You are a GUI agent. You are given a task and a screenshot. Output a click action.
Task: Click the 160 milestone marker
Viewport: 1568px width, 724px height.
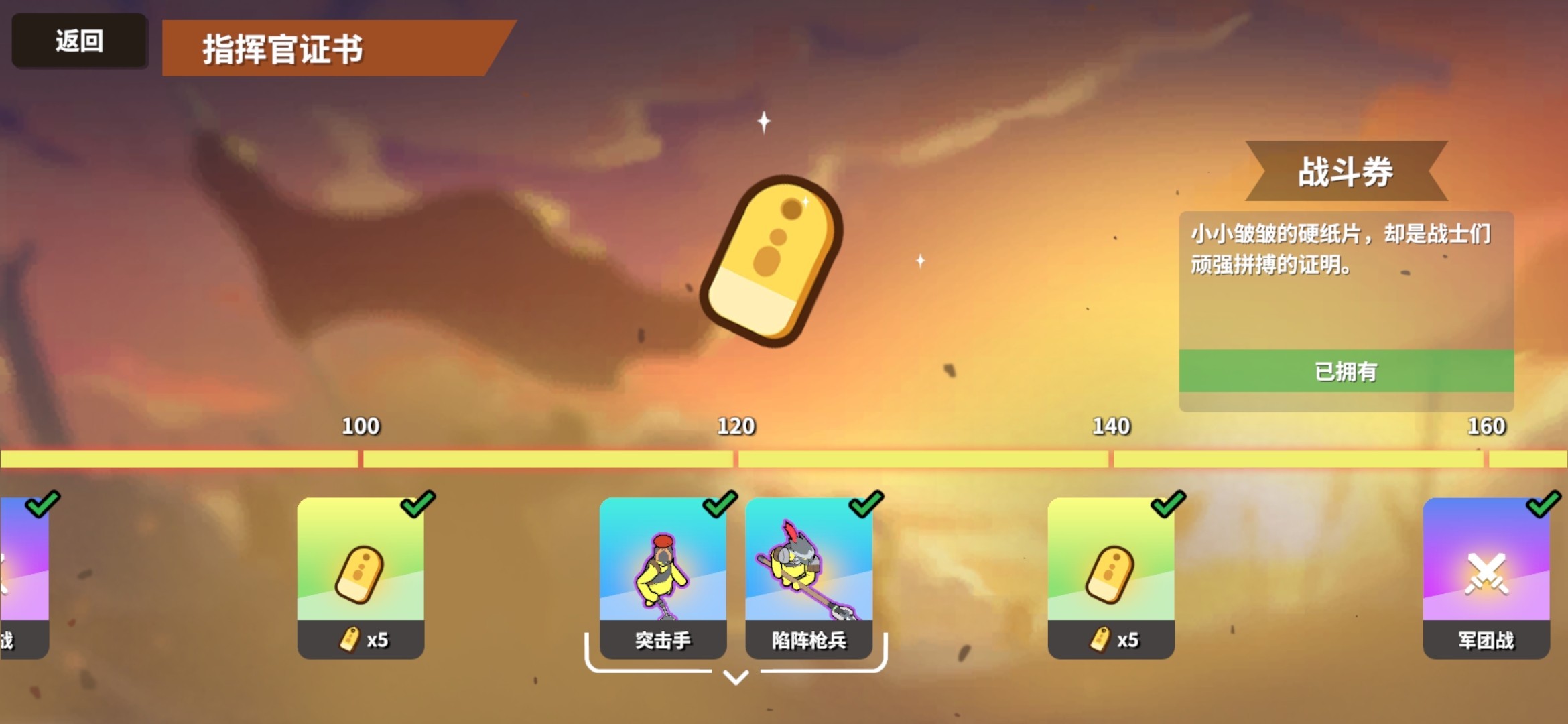1488,426
